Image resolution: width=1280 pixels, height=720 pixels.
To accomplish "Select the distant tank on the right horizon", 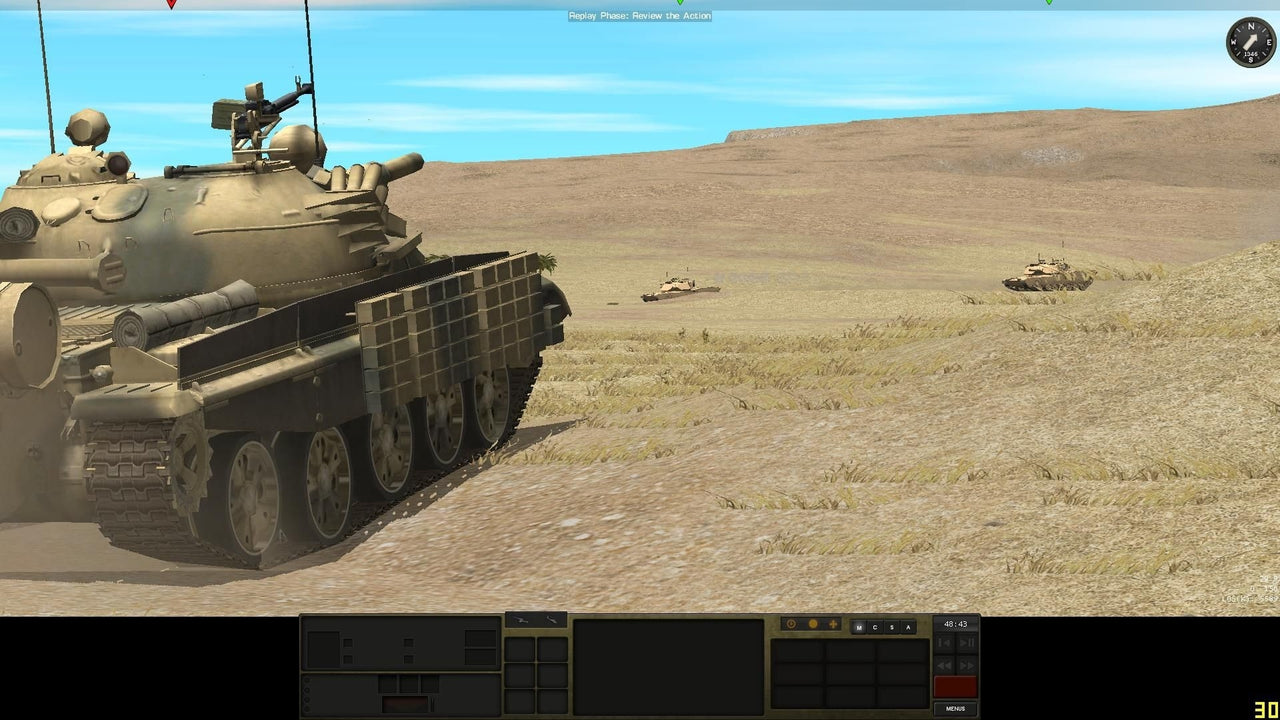I will click(1046, 276).
